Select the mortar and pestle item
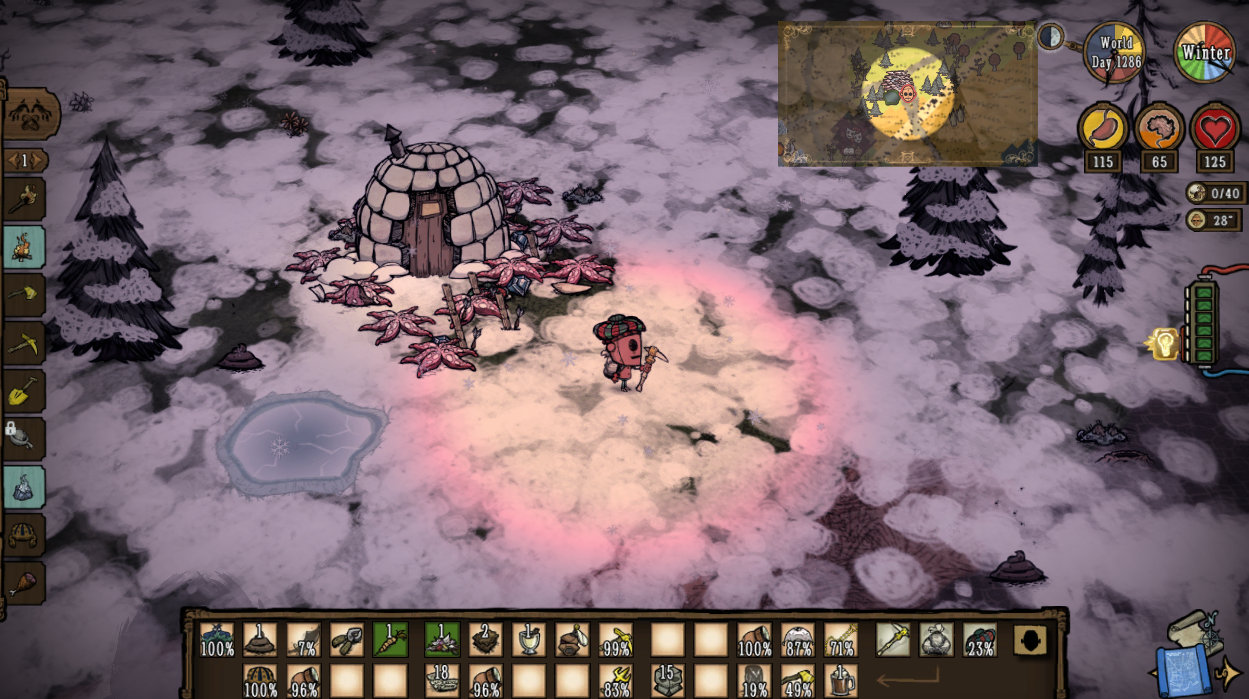Viewport: 1249px width, 699px height. 528,639
